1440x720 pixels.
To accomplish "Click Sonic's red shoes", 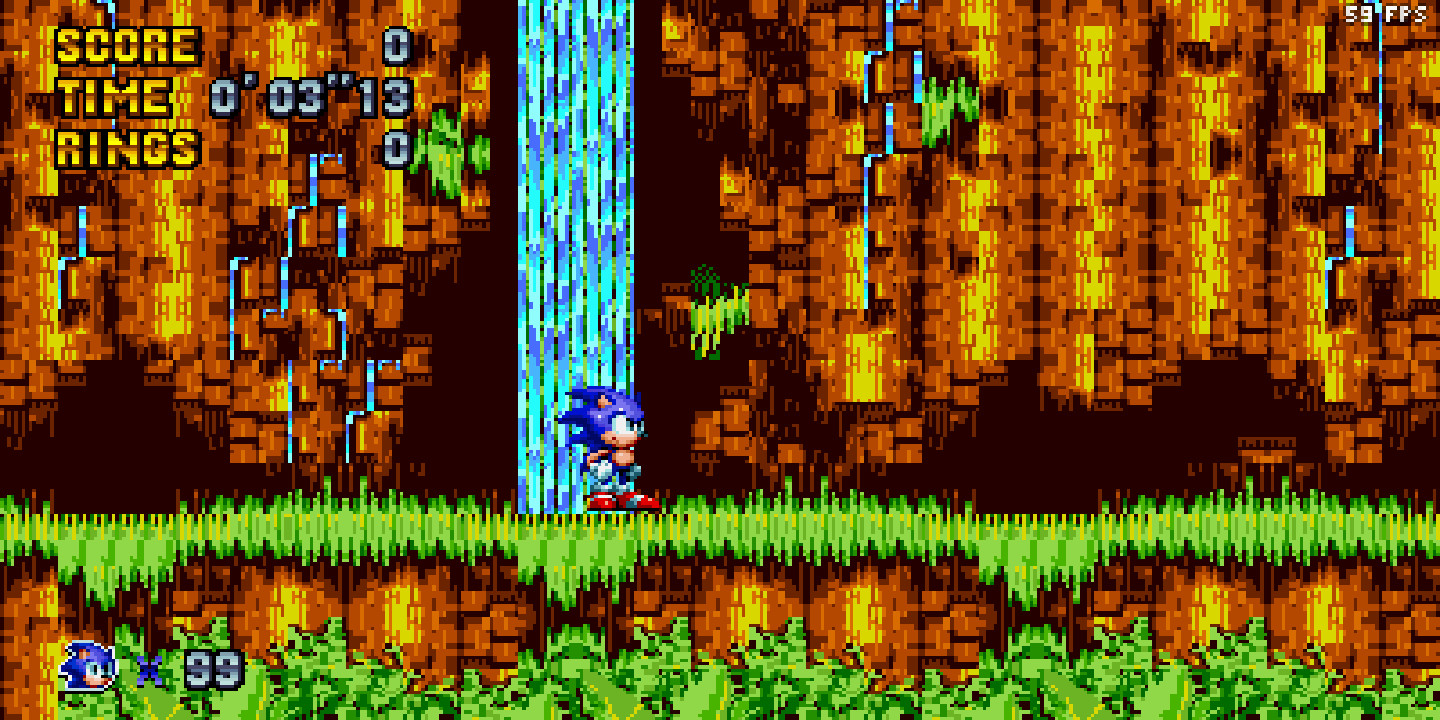I will pyautogui.click(x=620, y=498).
